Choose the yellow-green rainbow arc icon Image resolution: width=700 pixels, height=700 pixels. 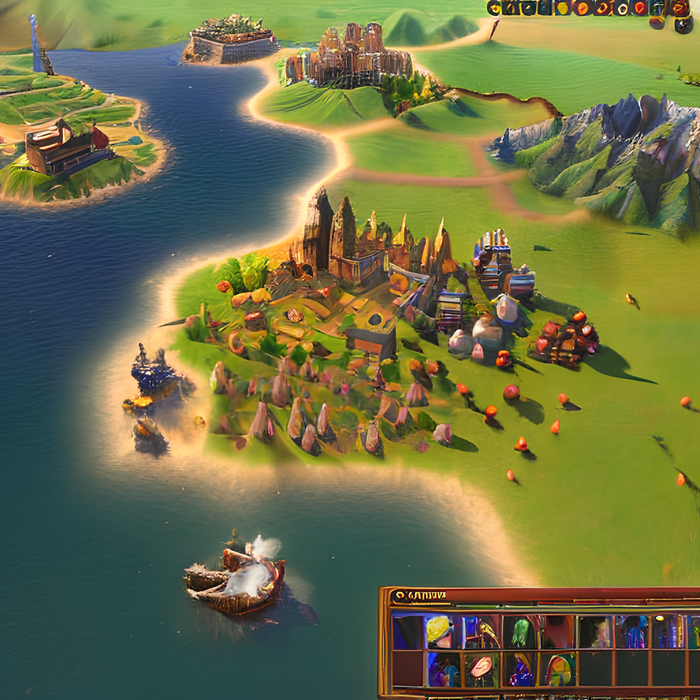pyautogui.click(x=560, y=668)
